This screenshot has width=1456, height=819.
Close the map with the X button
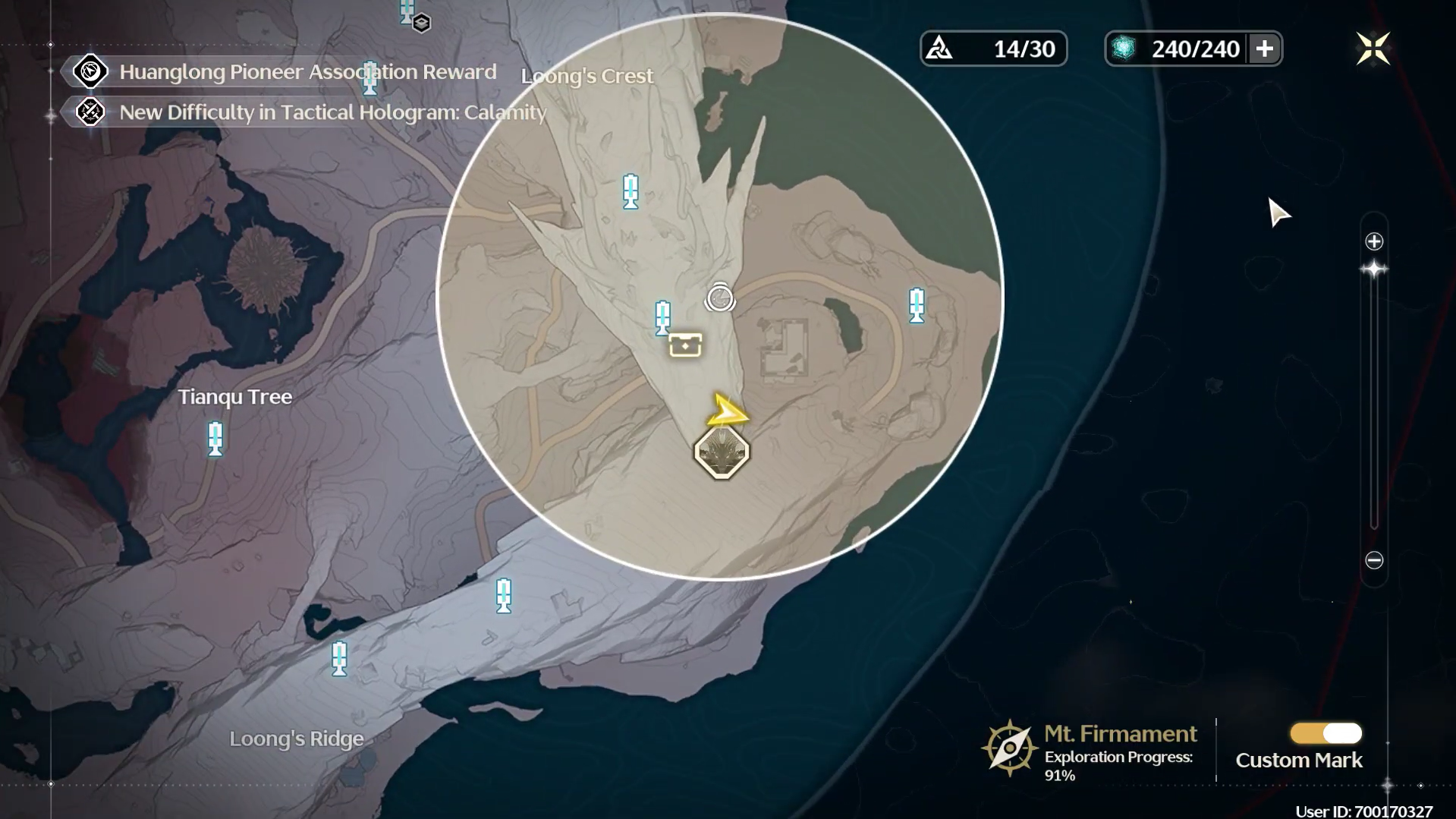click(x=1373, y=49)
